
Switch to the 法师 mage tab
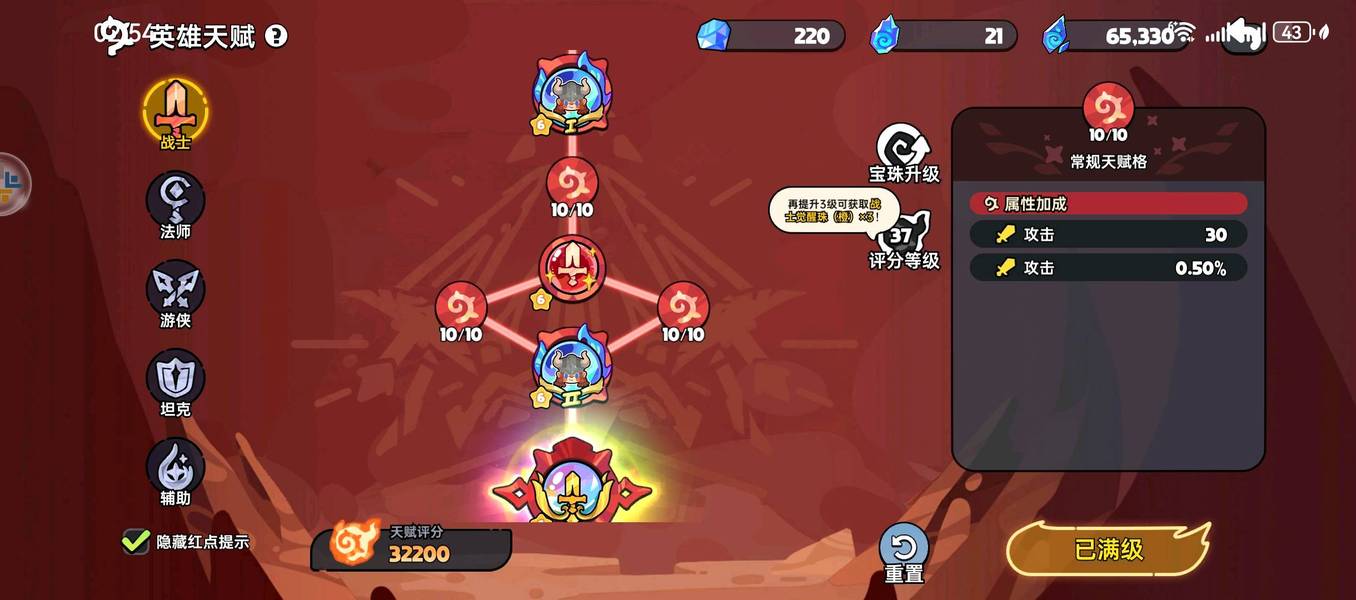click(175, 202)
